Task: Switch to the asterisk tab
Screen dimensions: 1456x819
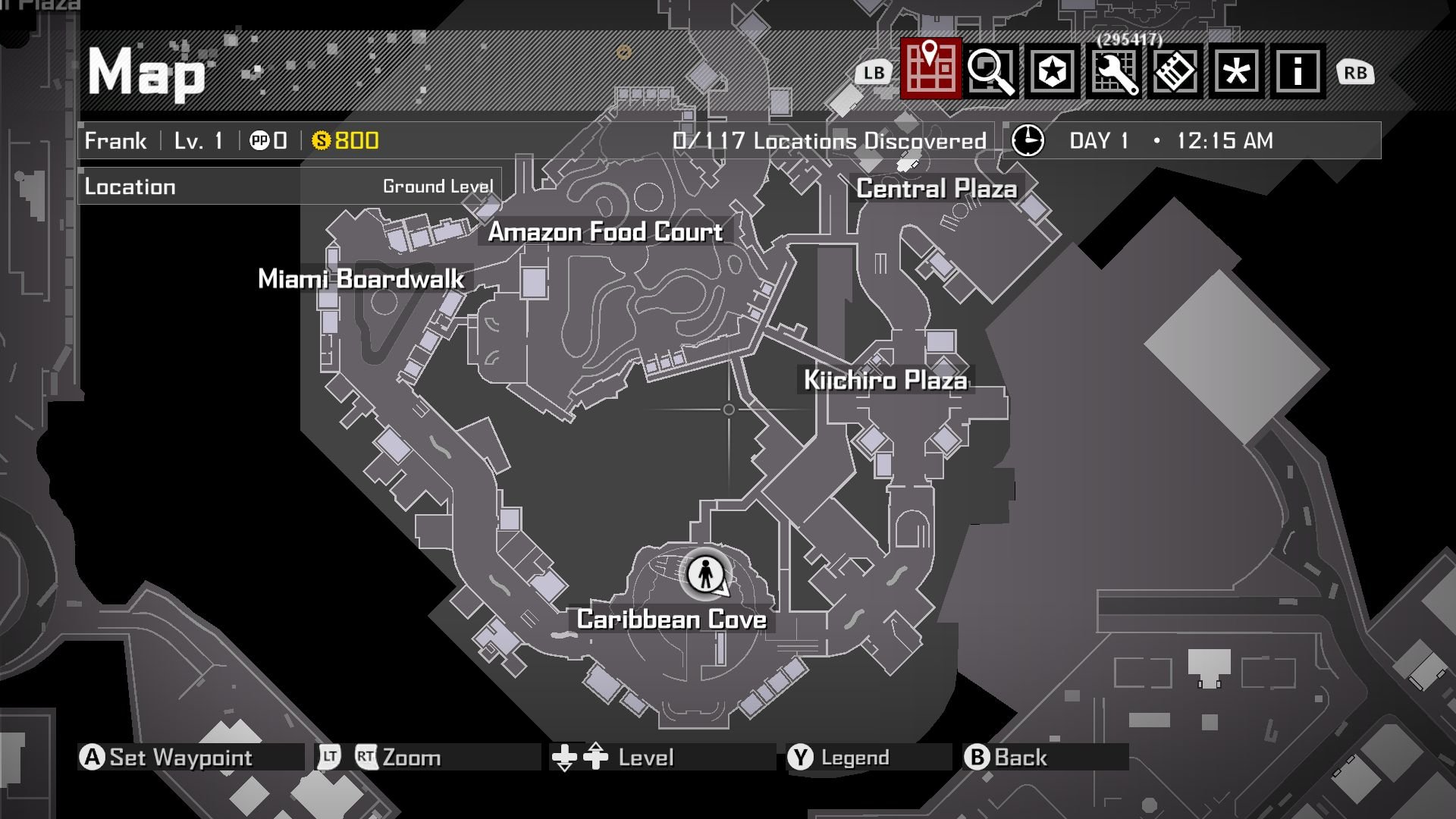Action: [1237, 71]
